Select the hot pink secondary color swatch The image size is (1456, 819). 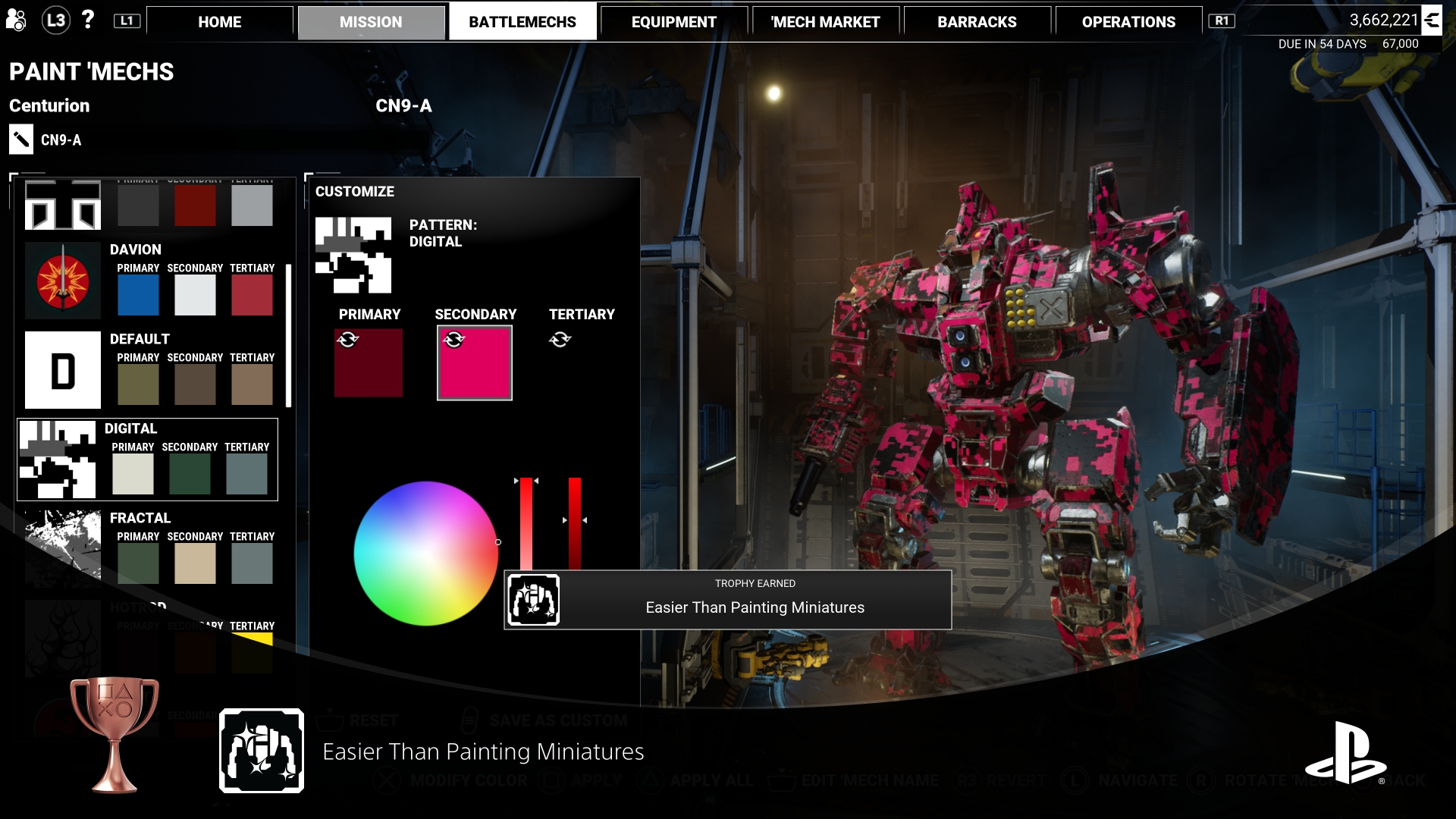click(475, 363)
